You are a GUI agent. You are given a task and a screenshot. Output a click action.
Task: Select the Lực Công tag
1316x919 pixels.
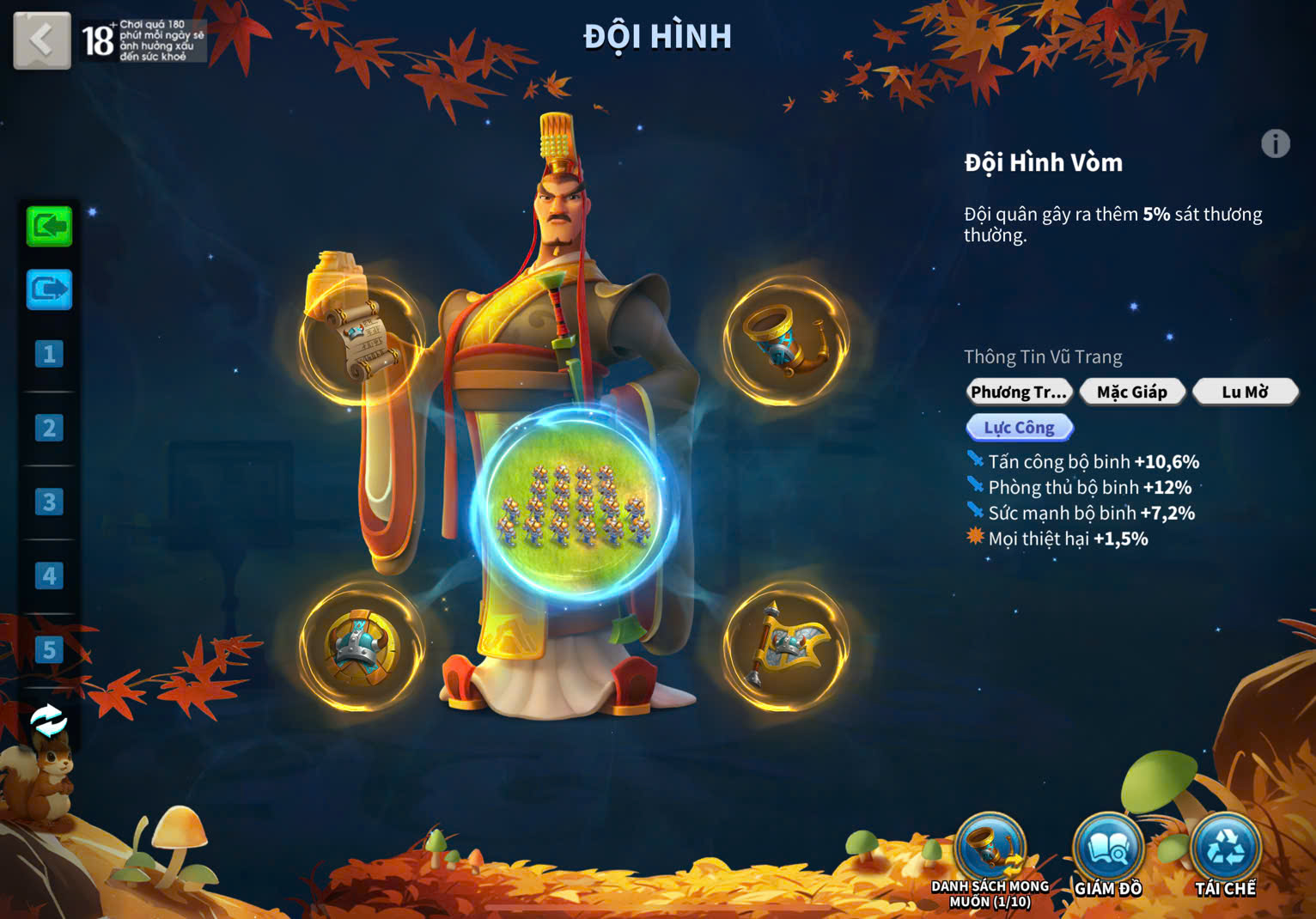[1020, 428]
